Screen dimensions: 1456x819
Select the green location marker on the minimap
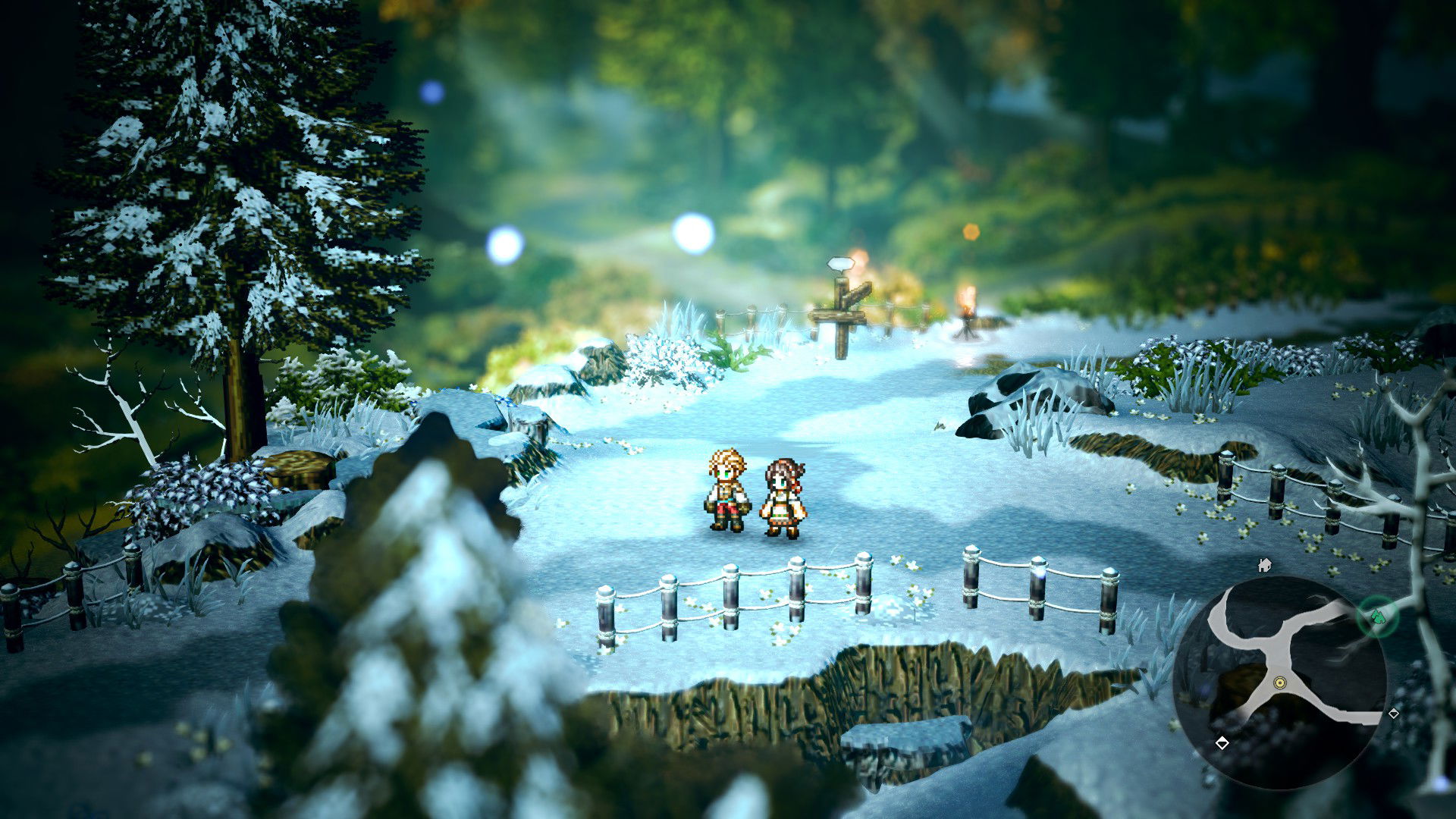pos(1377,615)
